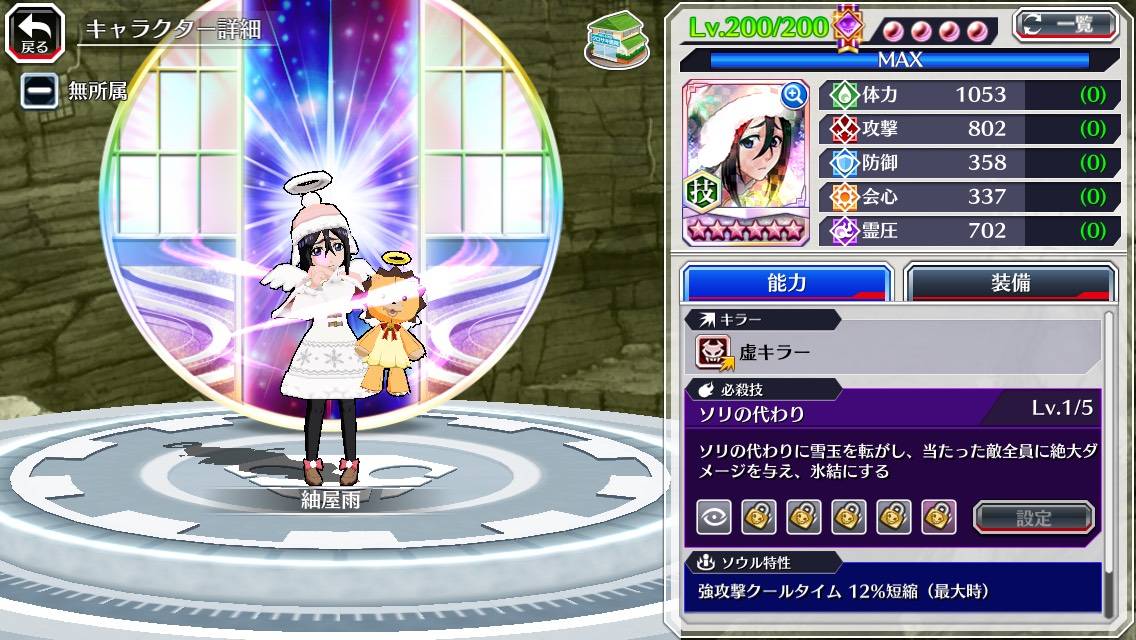Click the green building shop icon
This screenshot has height=640, width=1136.
point(615,41)
